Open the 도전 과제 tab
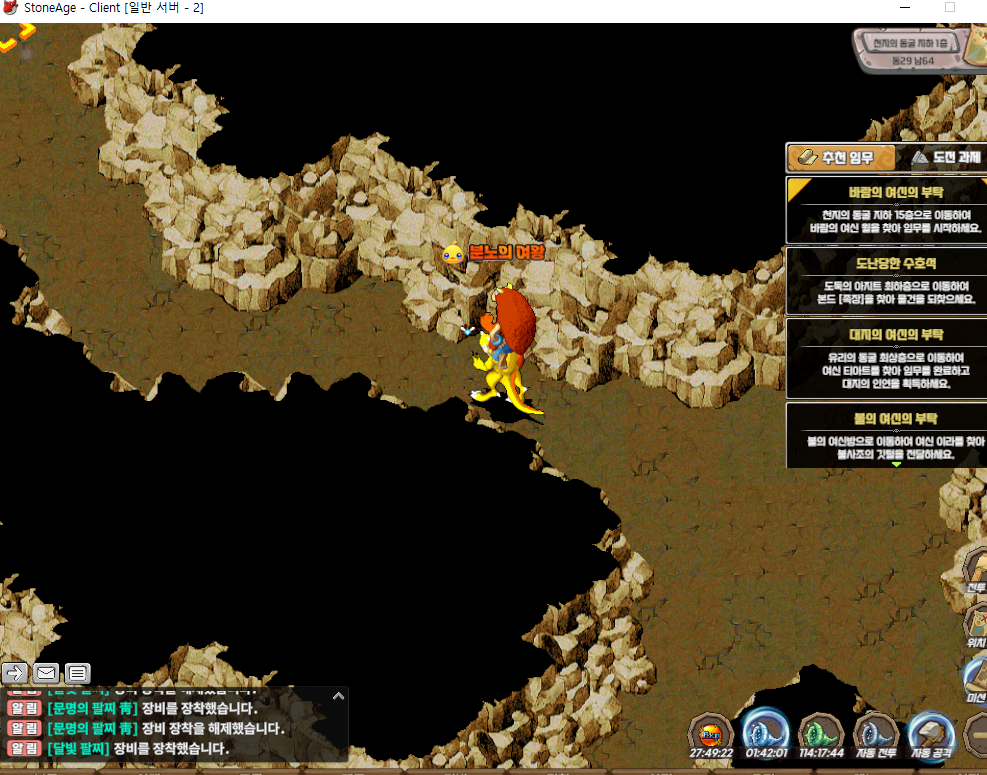987x775 pixels. point(943,158)
